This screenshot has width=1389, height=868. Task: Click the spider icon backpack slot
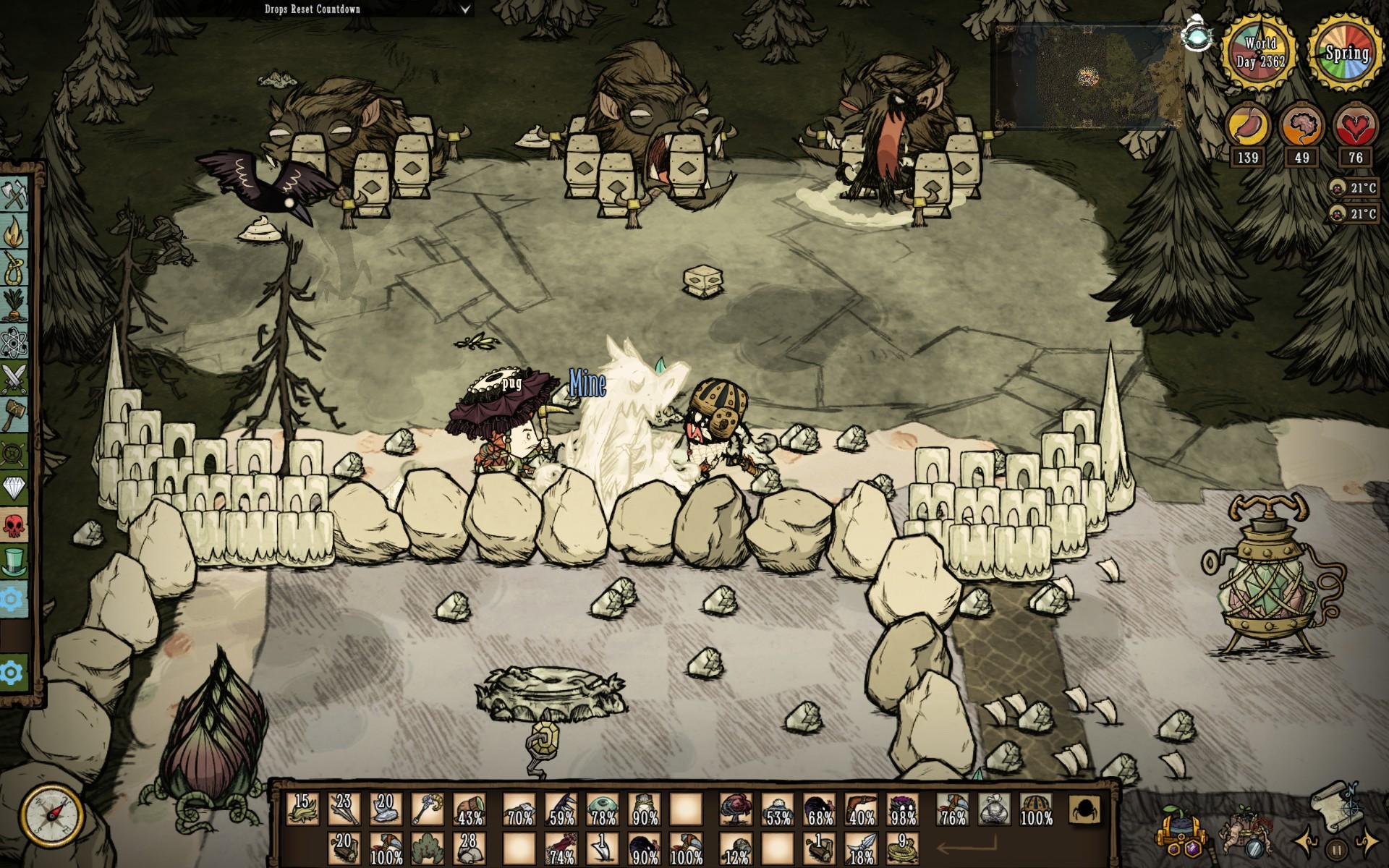[x=1084, y=809]
